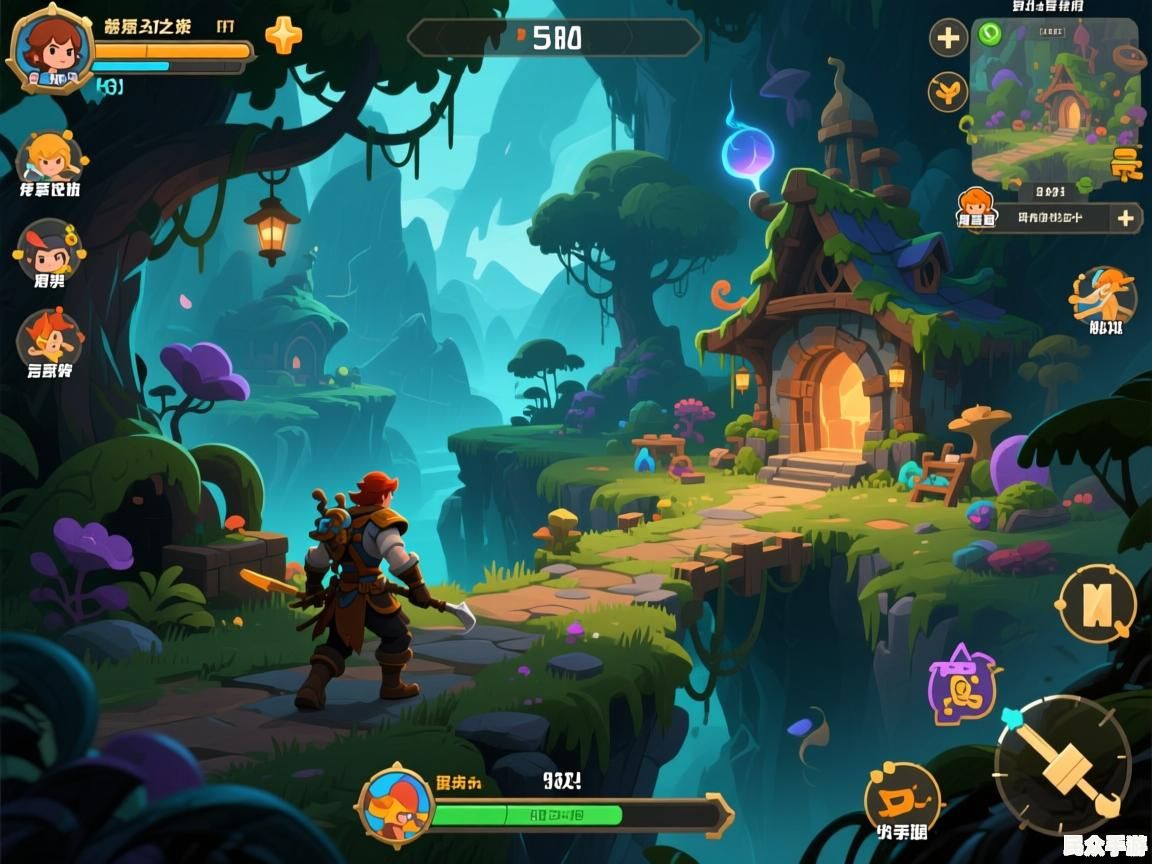The height and width of the screenshot is (864, 1152).
Task: Attack with the large golden hammer button
Action: [1062, 765]
